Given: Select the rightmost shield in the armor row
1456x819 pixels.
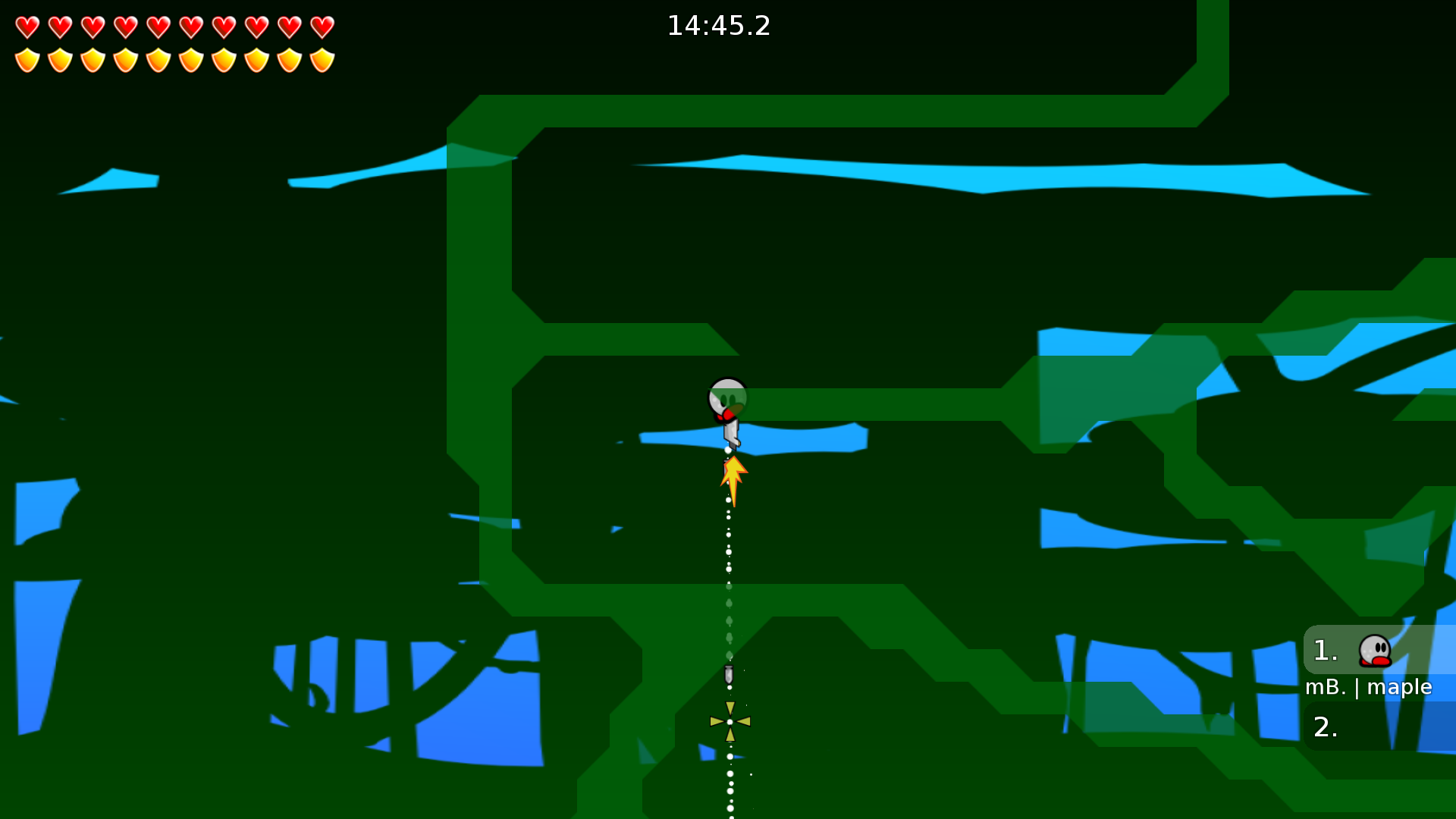Looking at the screenshot, I should [x=322, y=59].
